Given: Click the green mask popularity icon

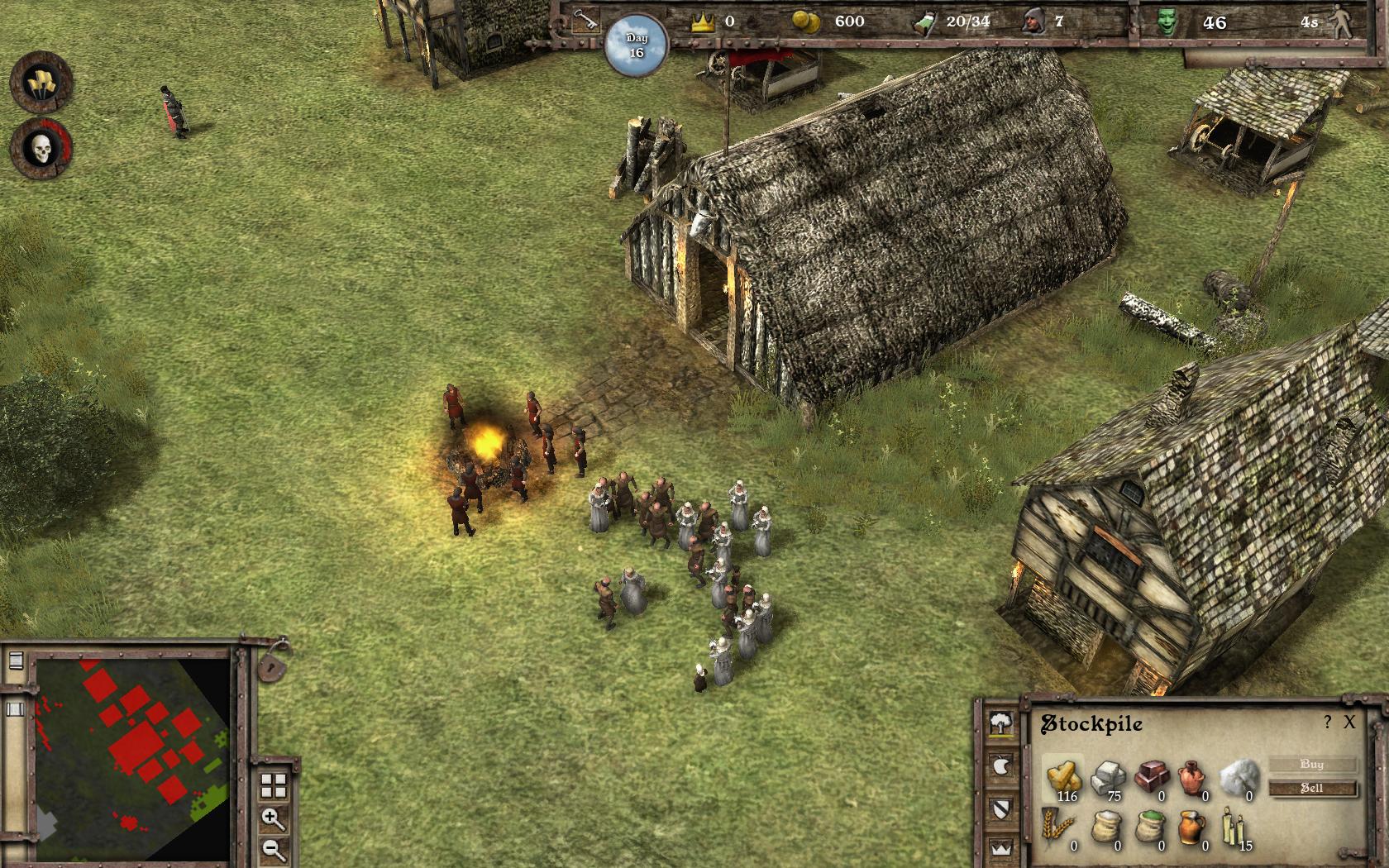Looking at the screenshot, I should (1167, 22).
